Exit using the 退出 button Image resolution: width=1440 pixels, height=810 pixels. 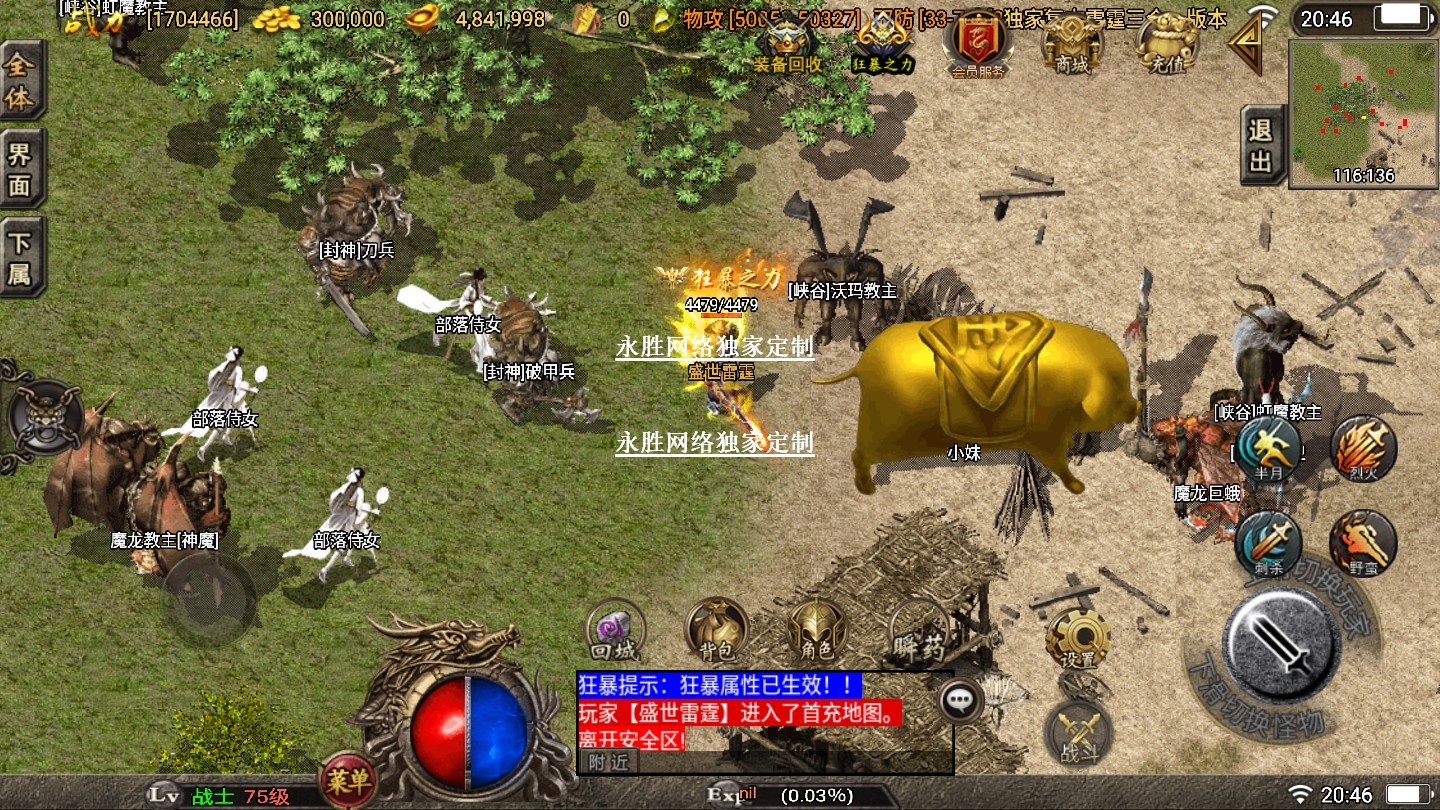pos(1262,145)
